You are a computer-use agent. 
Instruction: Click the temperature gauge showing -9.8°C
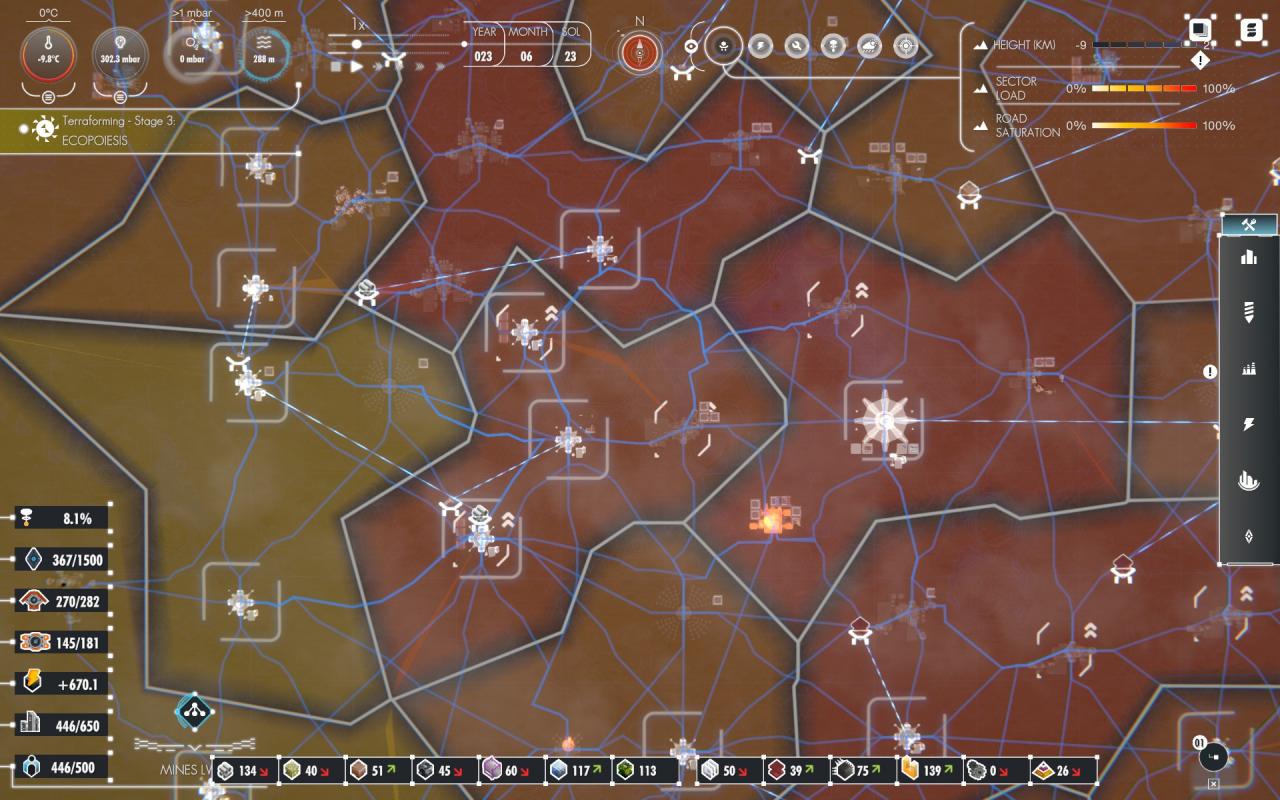click(48, 53)
